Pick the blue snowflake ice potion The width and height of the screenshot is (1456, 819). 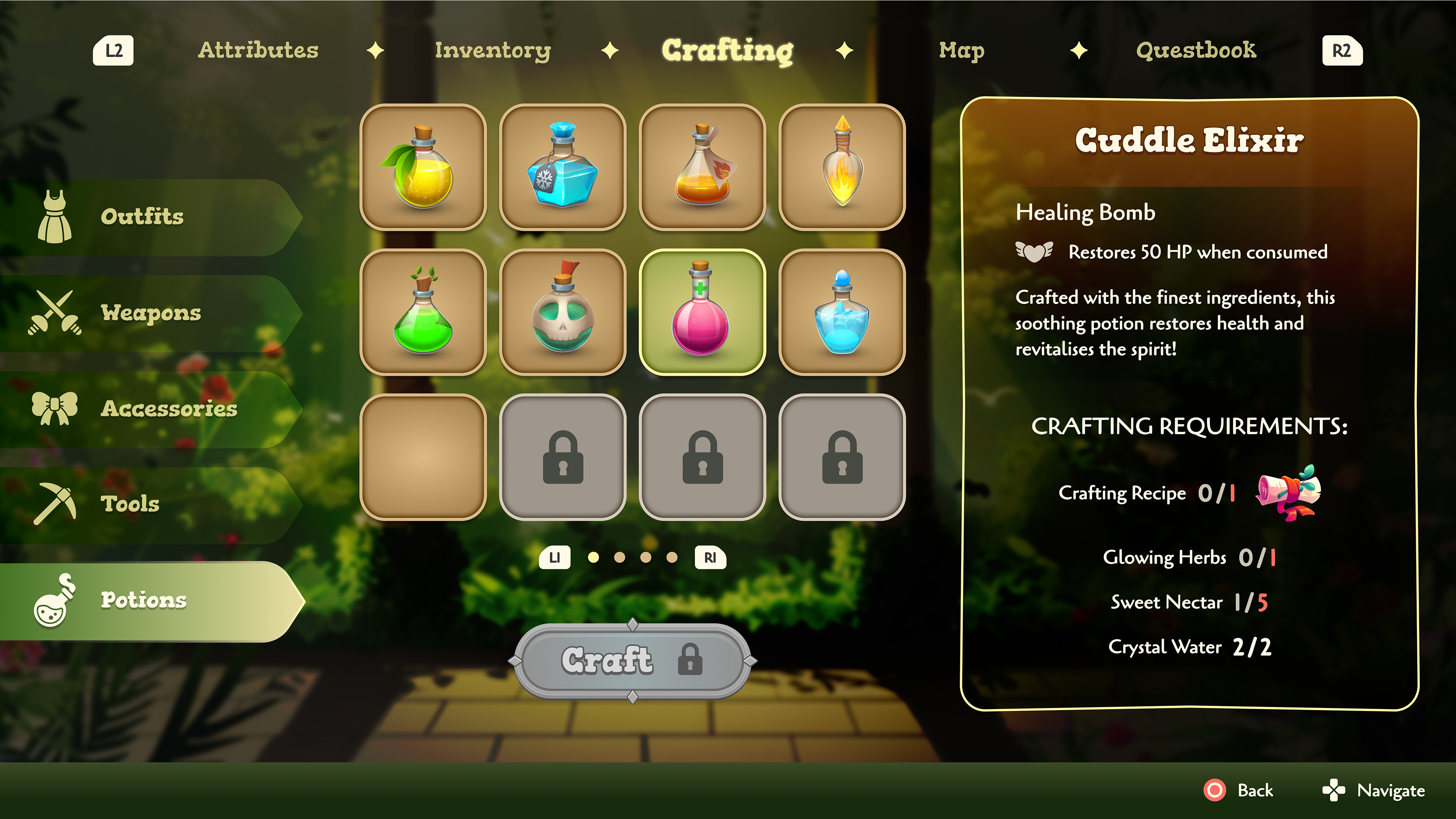[562, 167]
